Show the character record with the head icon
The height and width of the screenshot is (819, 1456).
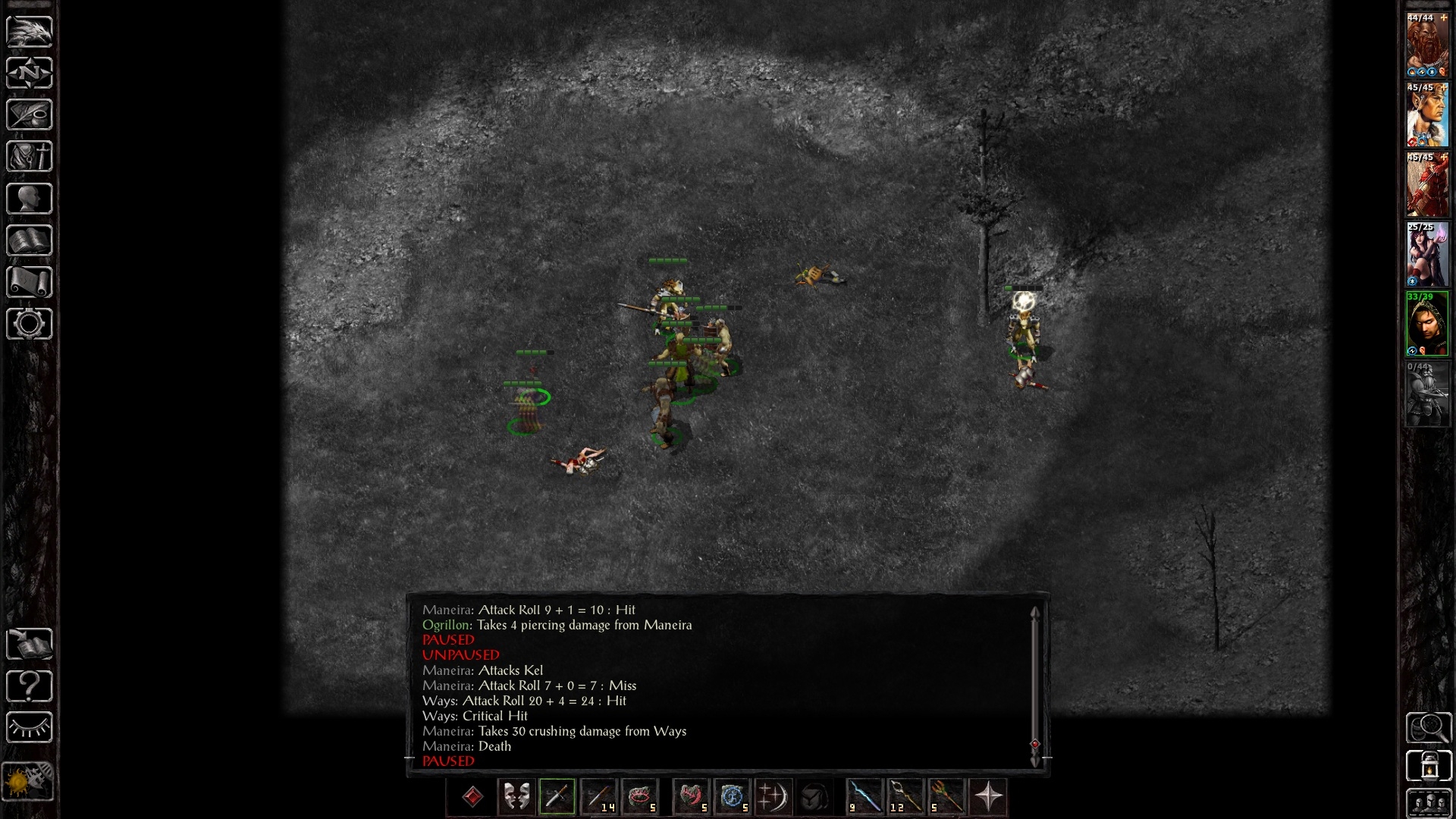[29, 199]
